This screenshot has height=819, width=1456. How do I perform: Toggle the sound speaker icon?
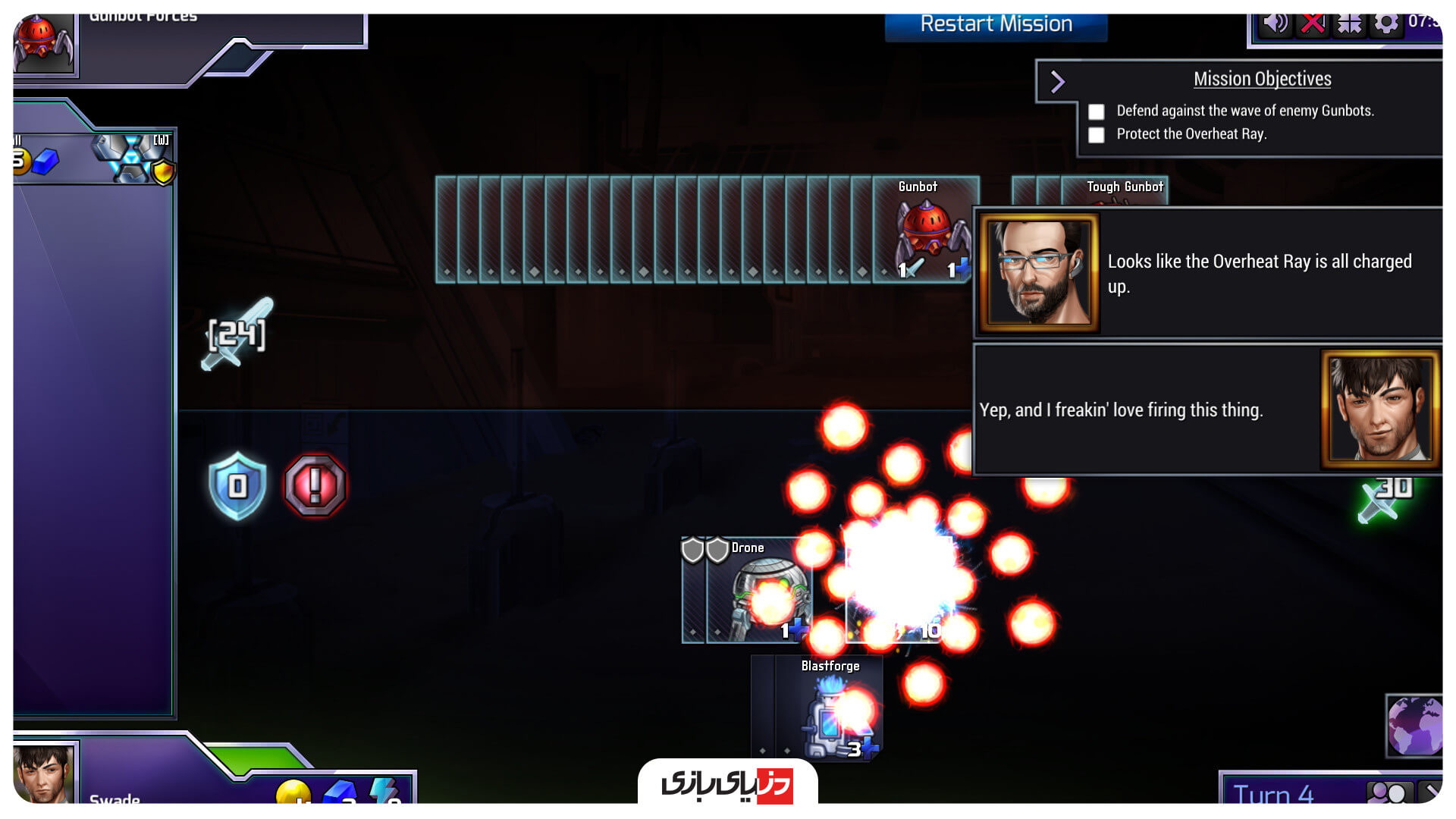click(1275, 24)
